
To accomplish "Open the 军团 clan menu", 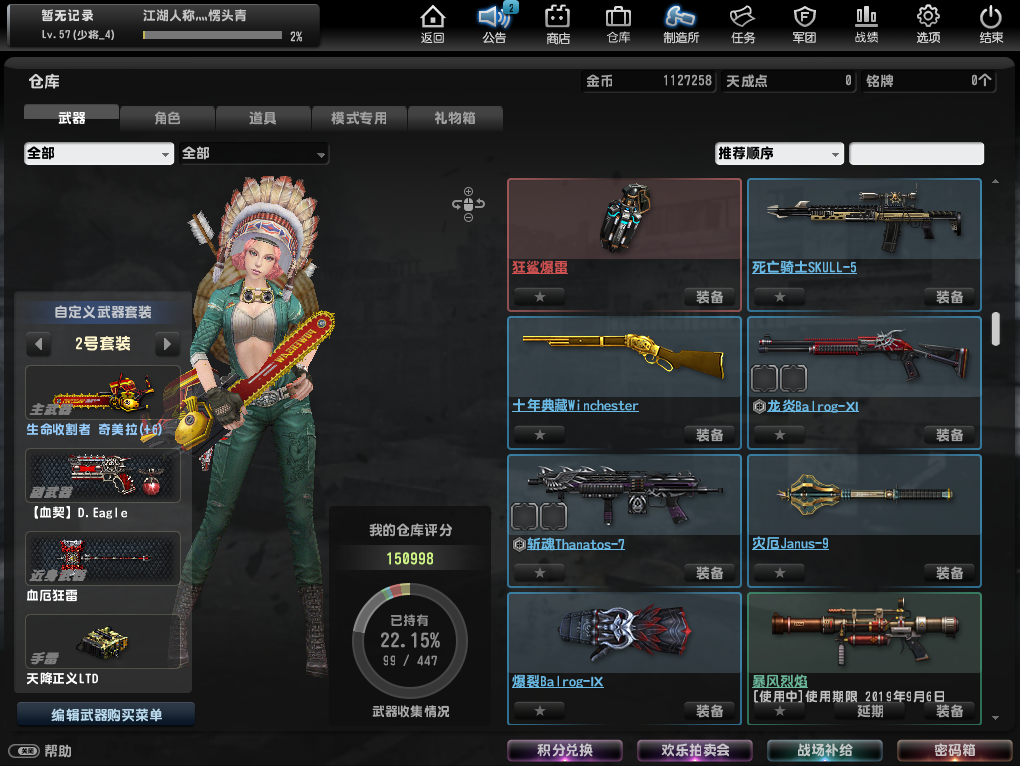I will point(805,24).
